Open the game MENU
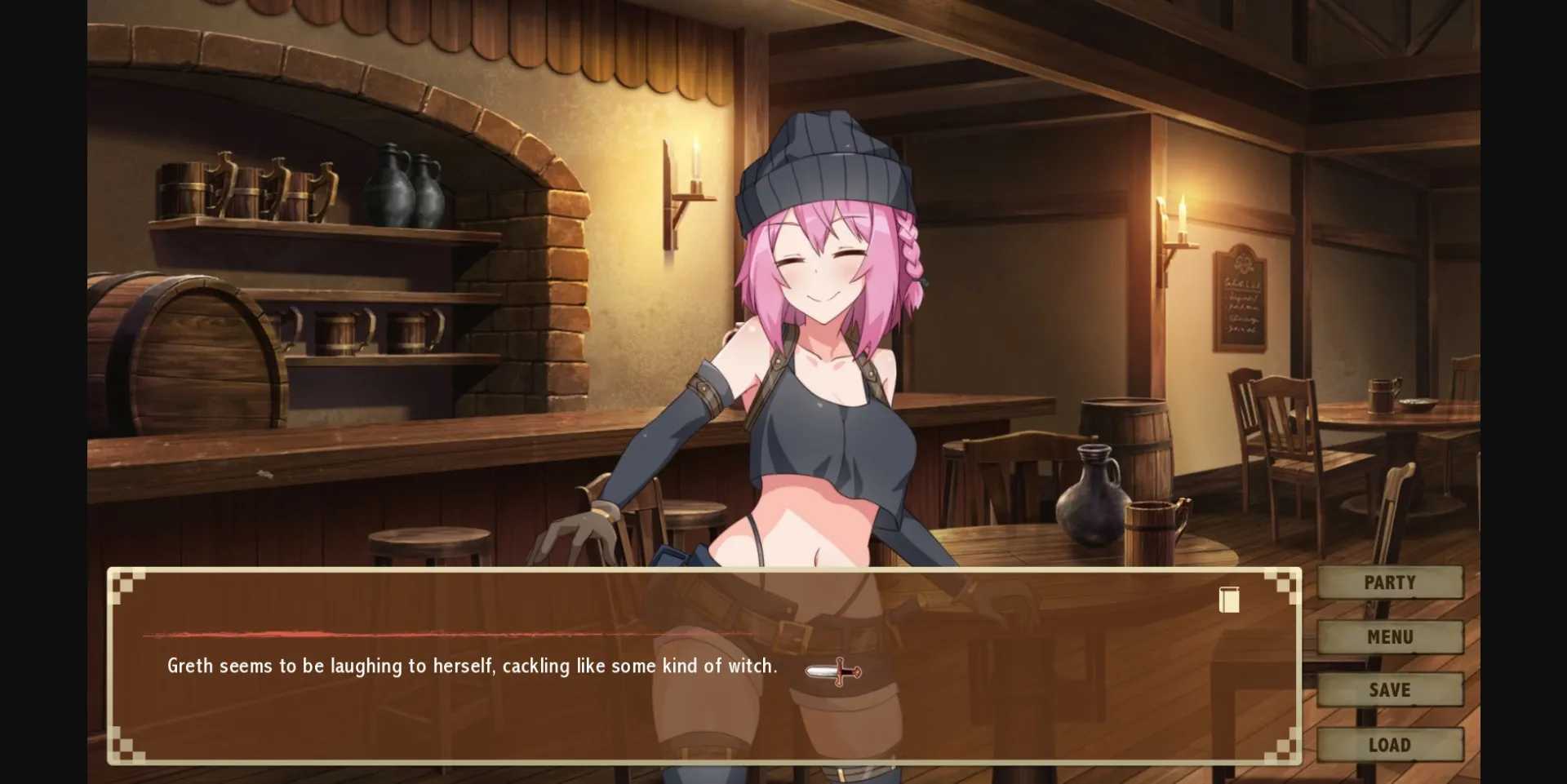Screen dimensions: 1567x784 (1390, 636)
